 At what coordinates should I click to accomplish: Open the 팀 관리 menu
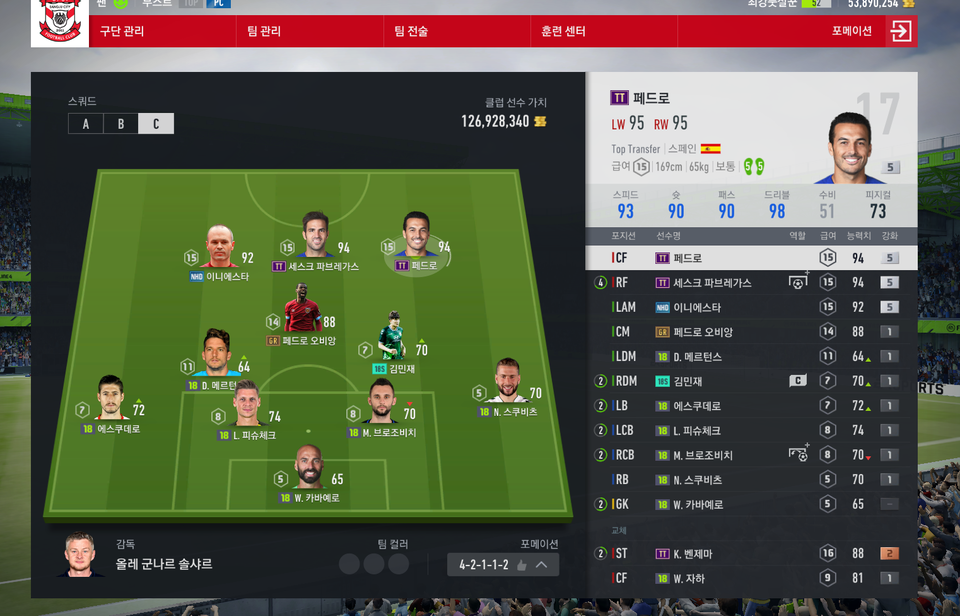click(264, 31)
